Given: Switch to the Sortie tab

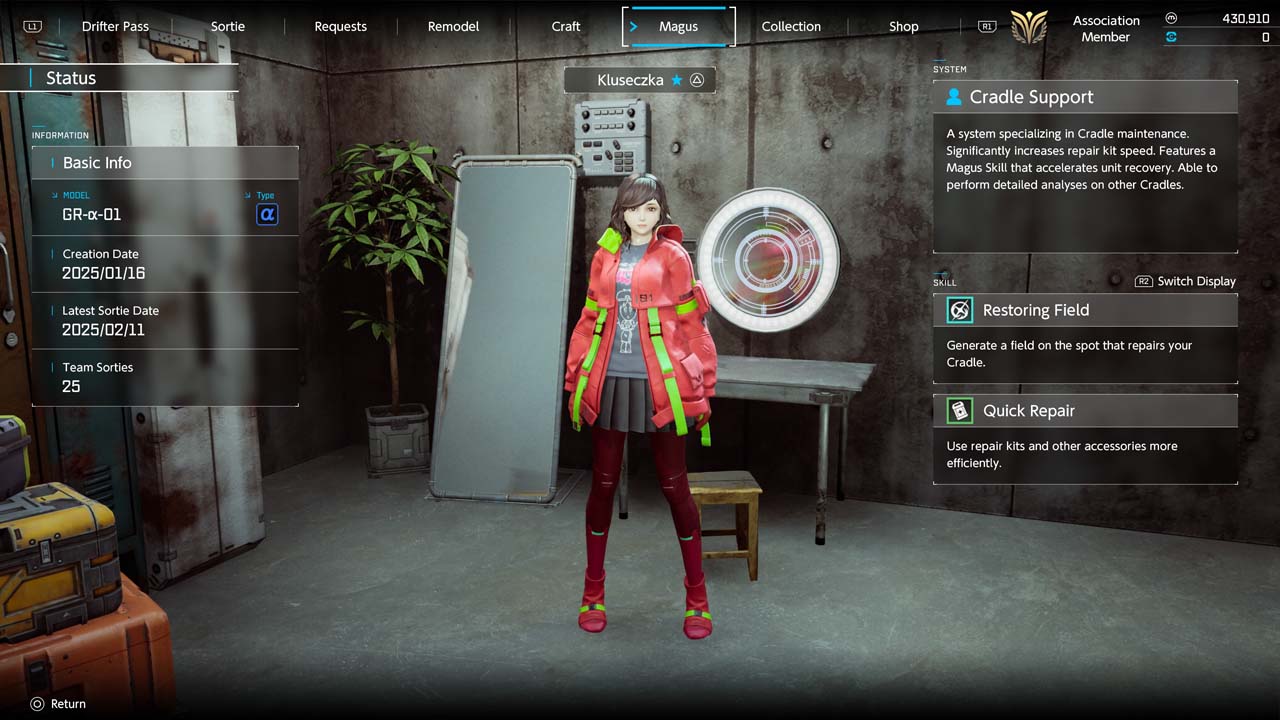Looking at the screenshot, I should point(228,26).
